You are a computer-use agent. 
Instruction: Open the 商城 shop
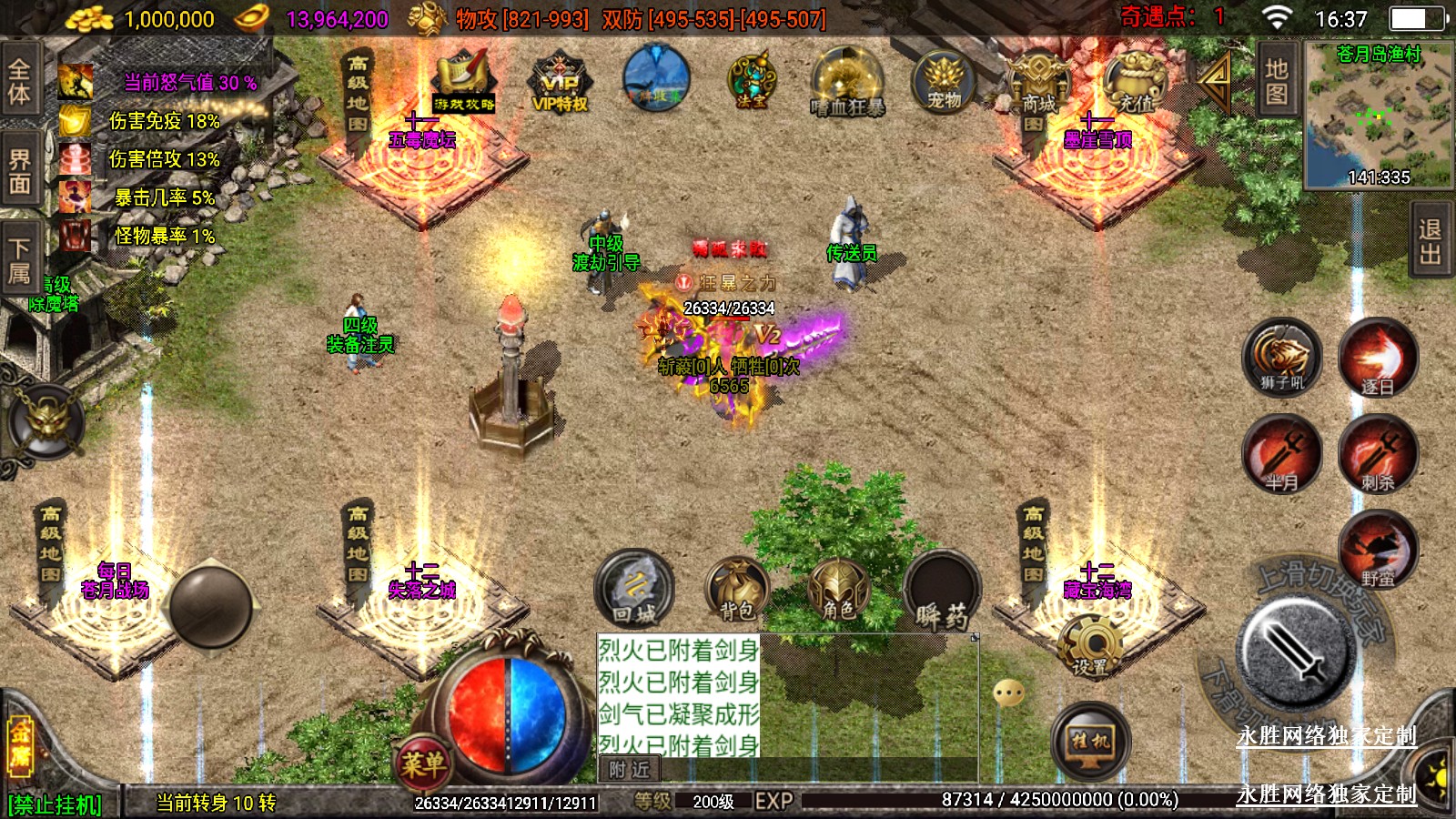[x=1038, y=84]
